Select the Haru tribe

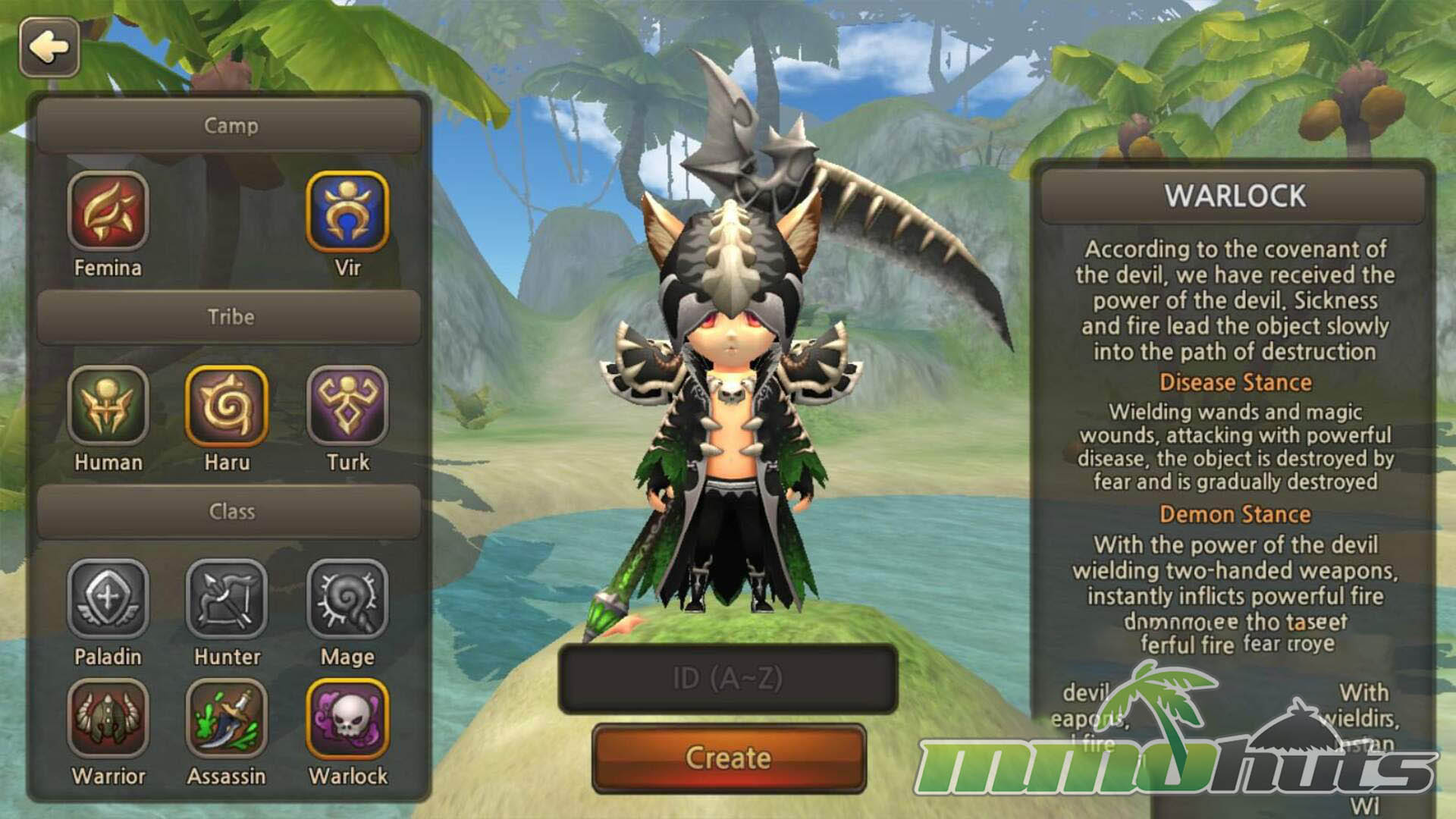pyautogui.click(x=227, y=406)
